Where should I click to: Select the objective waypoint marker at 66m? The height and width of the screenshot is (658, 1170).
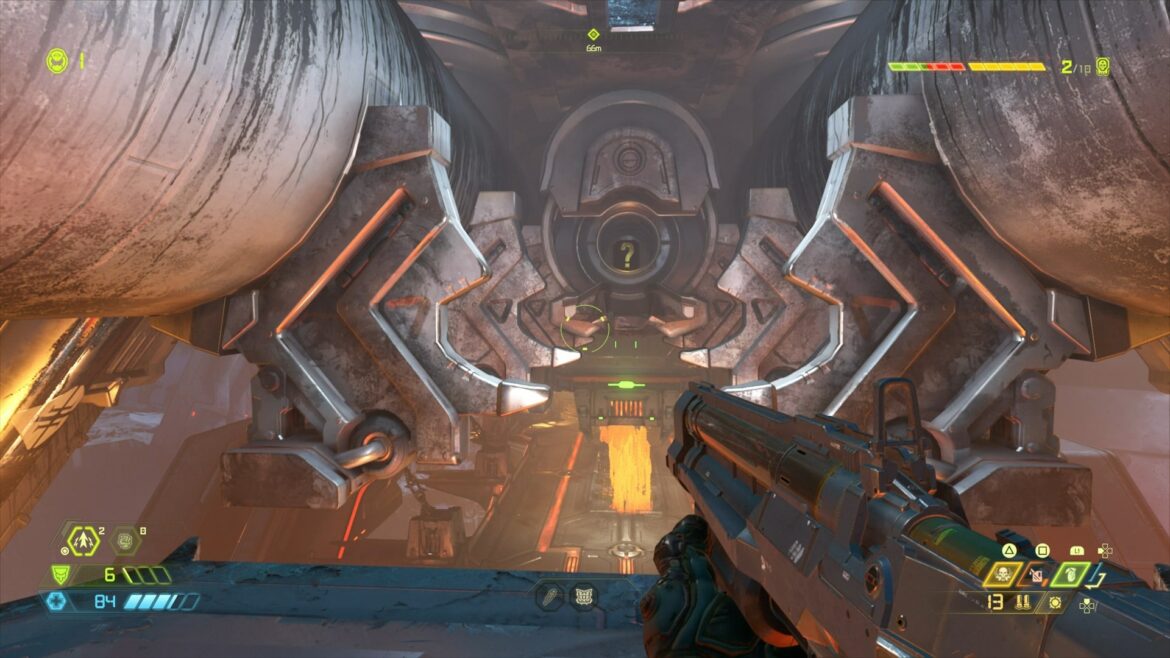point(592,34)
